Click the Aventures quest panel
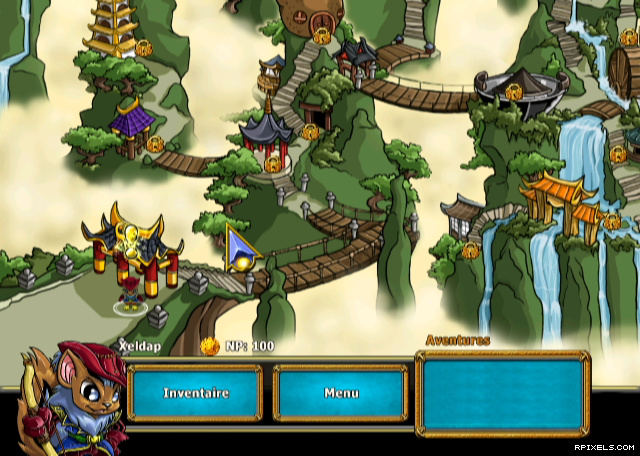The image size is (640, 456). 502,392
